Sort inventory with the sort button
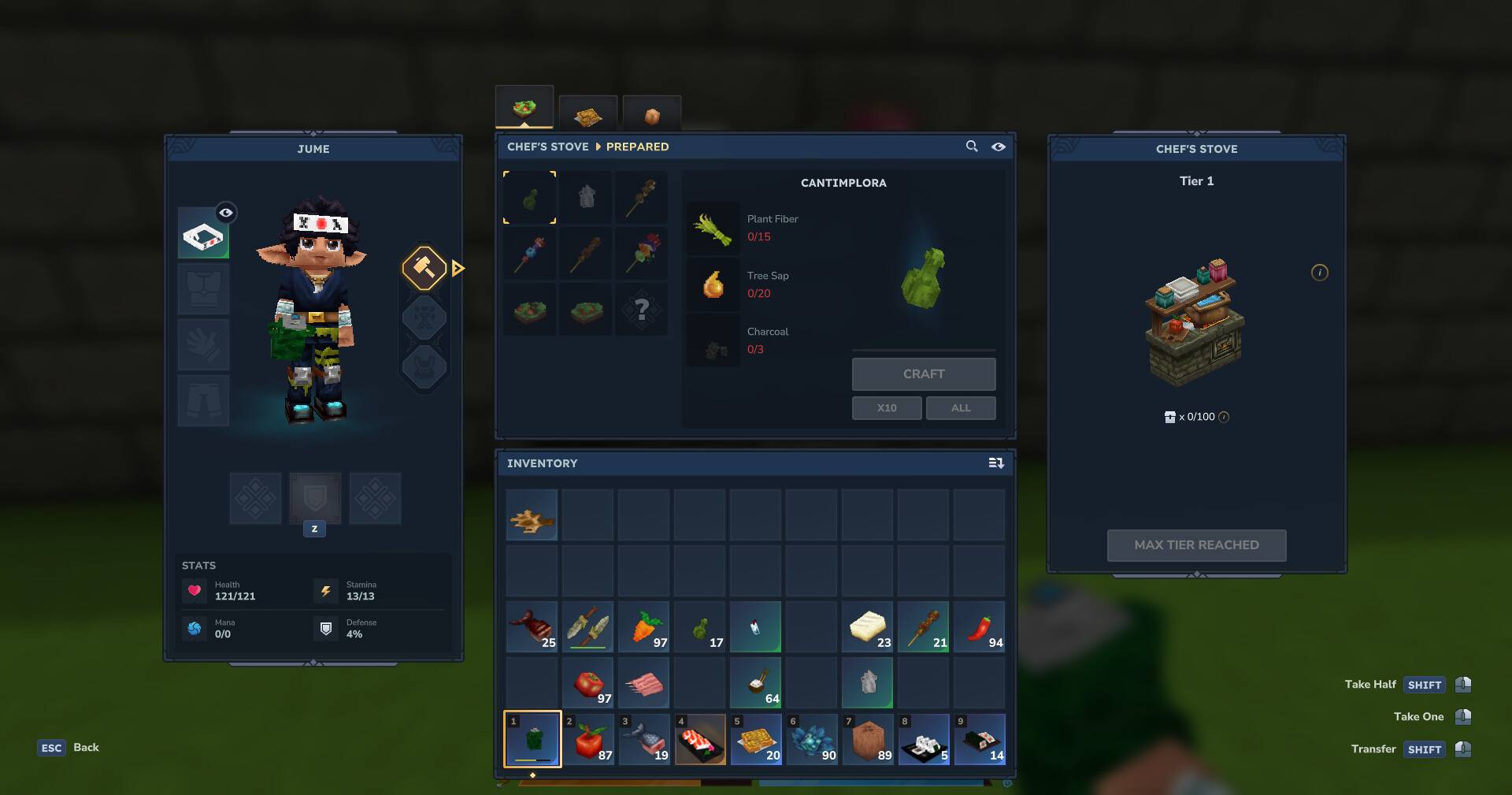Screen dimensions: 1512x795 pyautogui.click(x=996, y=463)
